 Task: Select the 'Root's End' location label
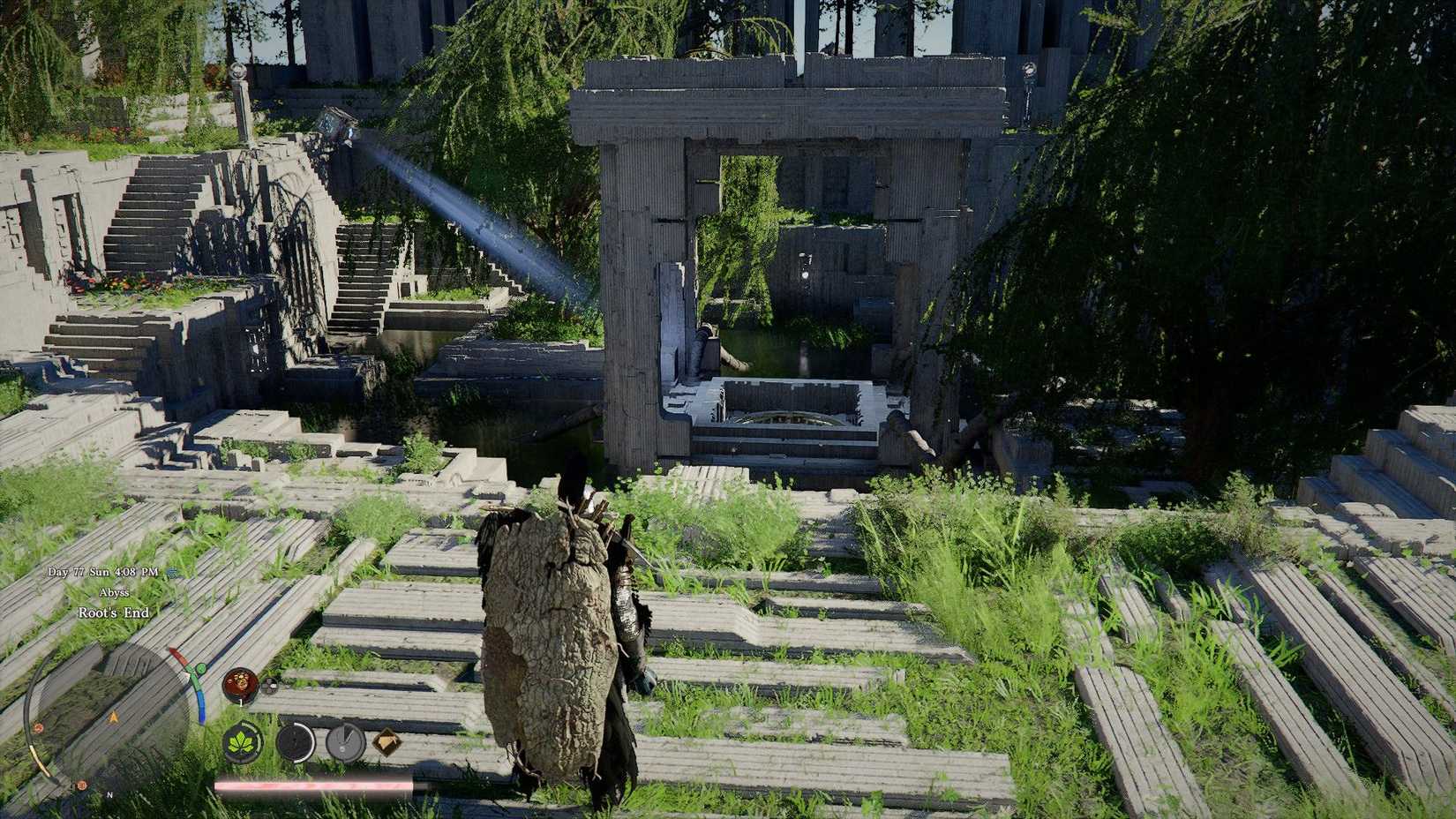113,612
